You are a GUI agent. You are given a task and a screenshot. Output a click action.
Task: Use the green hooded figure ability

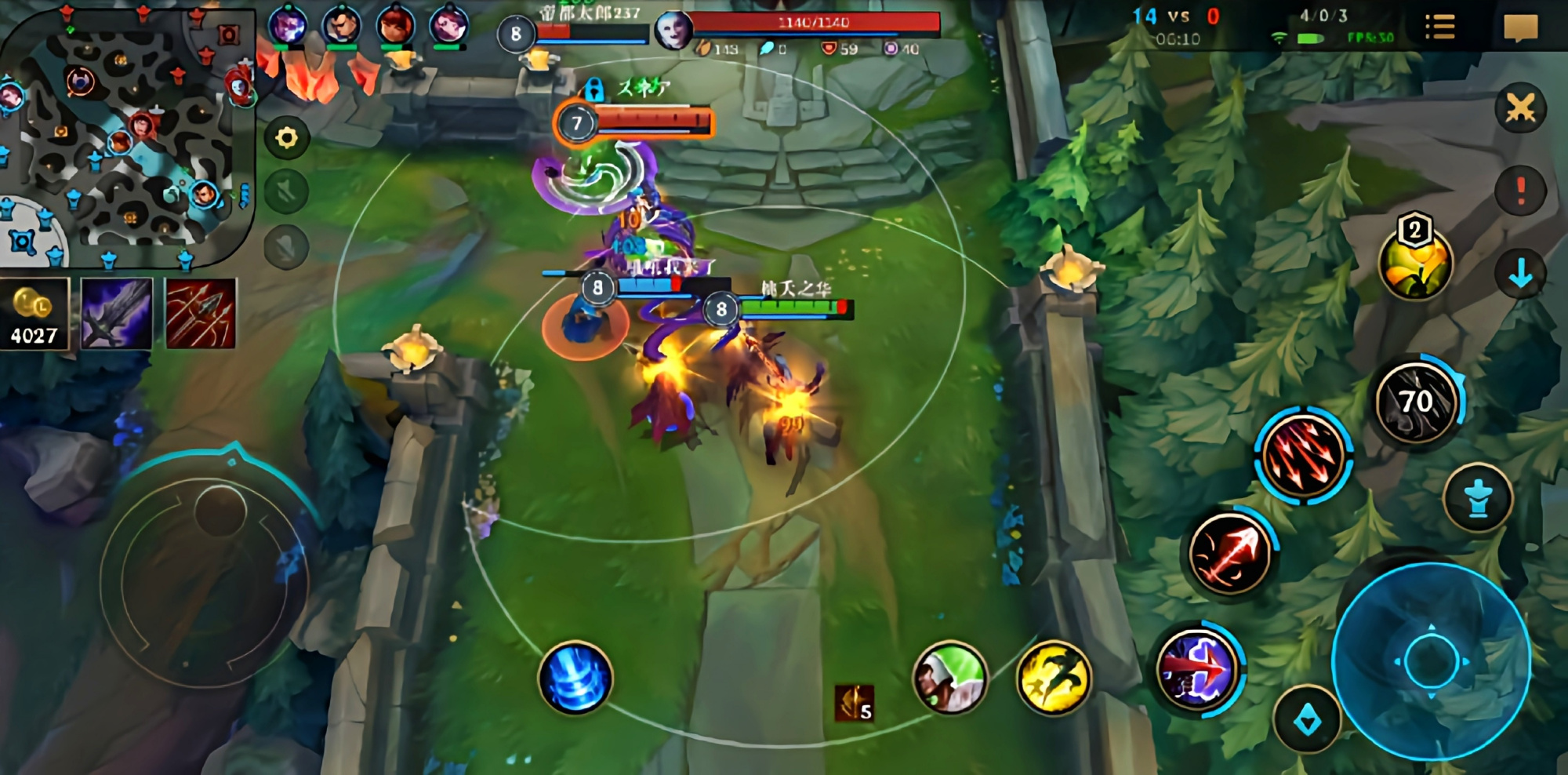pyautogui.click(x=950, y=677)
